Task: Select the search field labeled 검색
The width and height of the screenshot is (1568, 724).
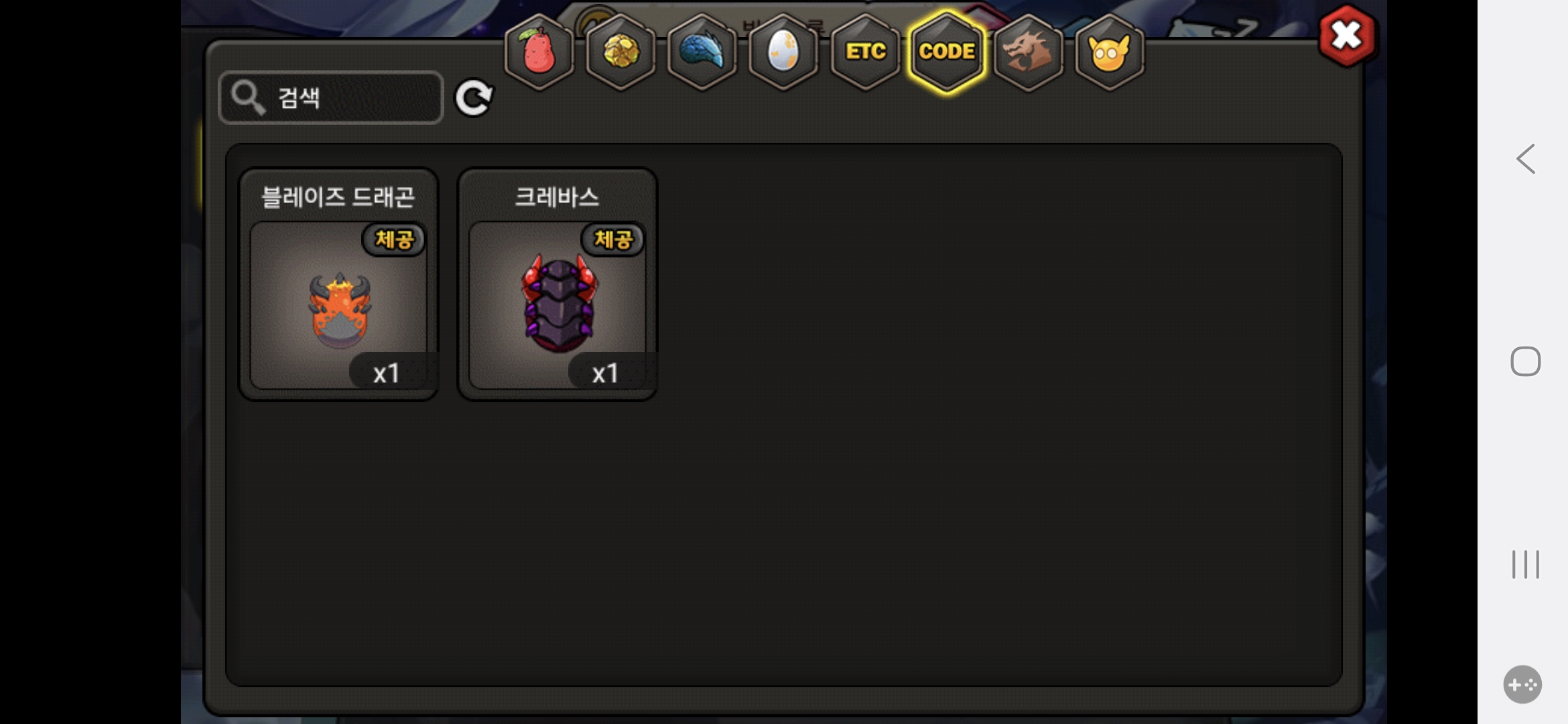Action: tap(331, 98)
